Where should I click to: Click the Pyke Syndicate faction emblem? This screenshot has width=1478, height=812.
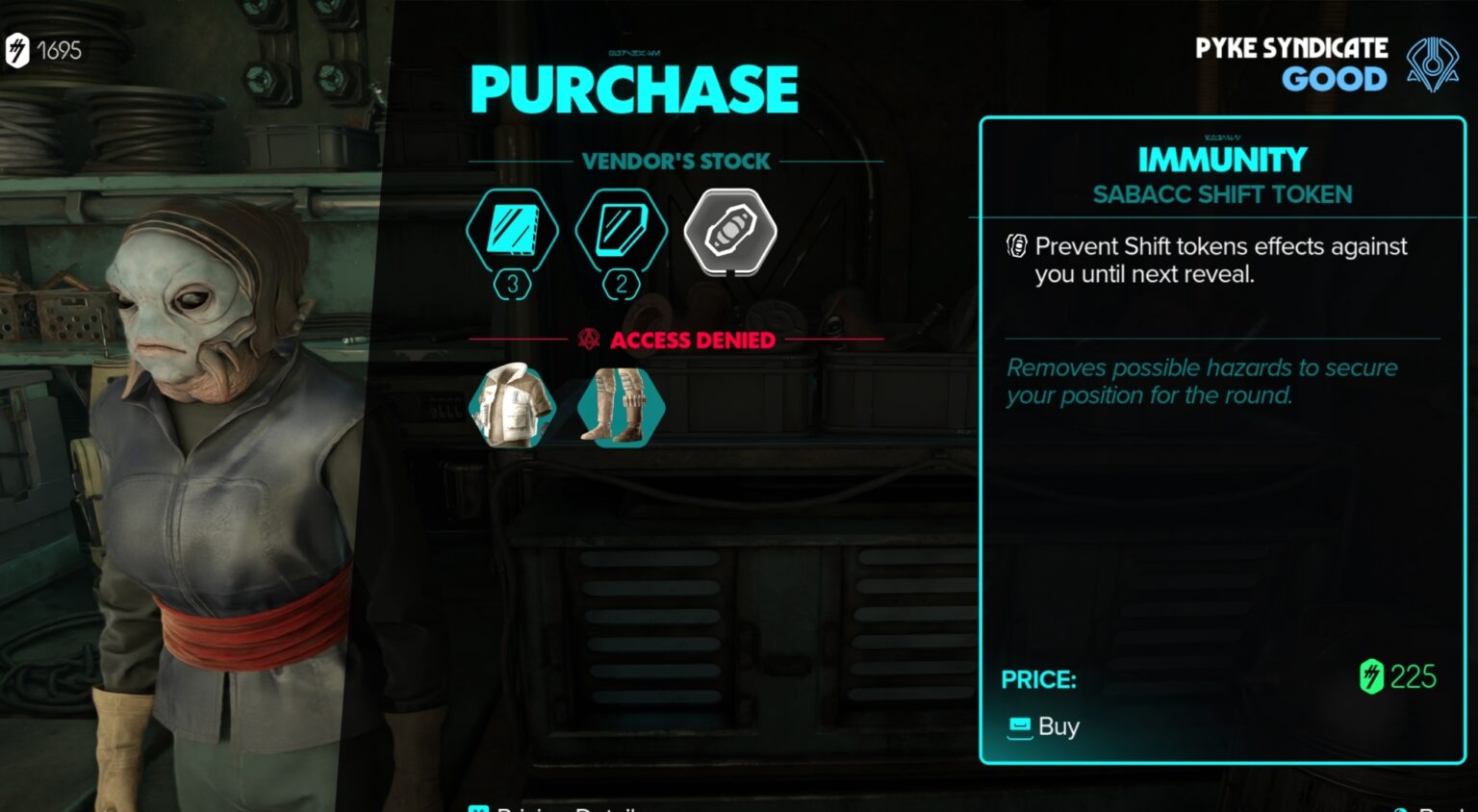(x=1434, y=63)
